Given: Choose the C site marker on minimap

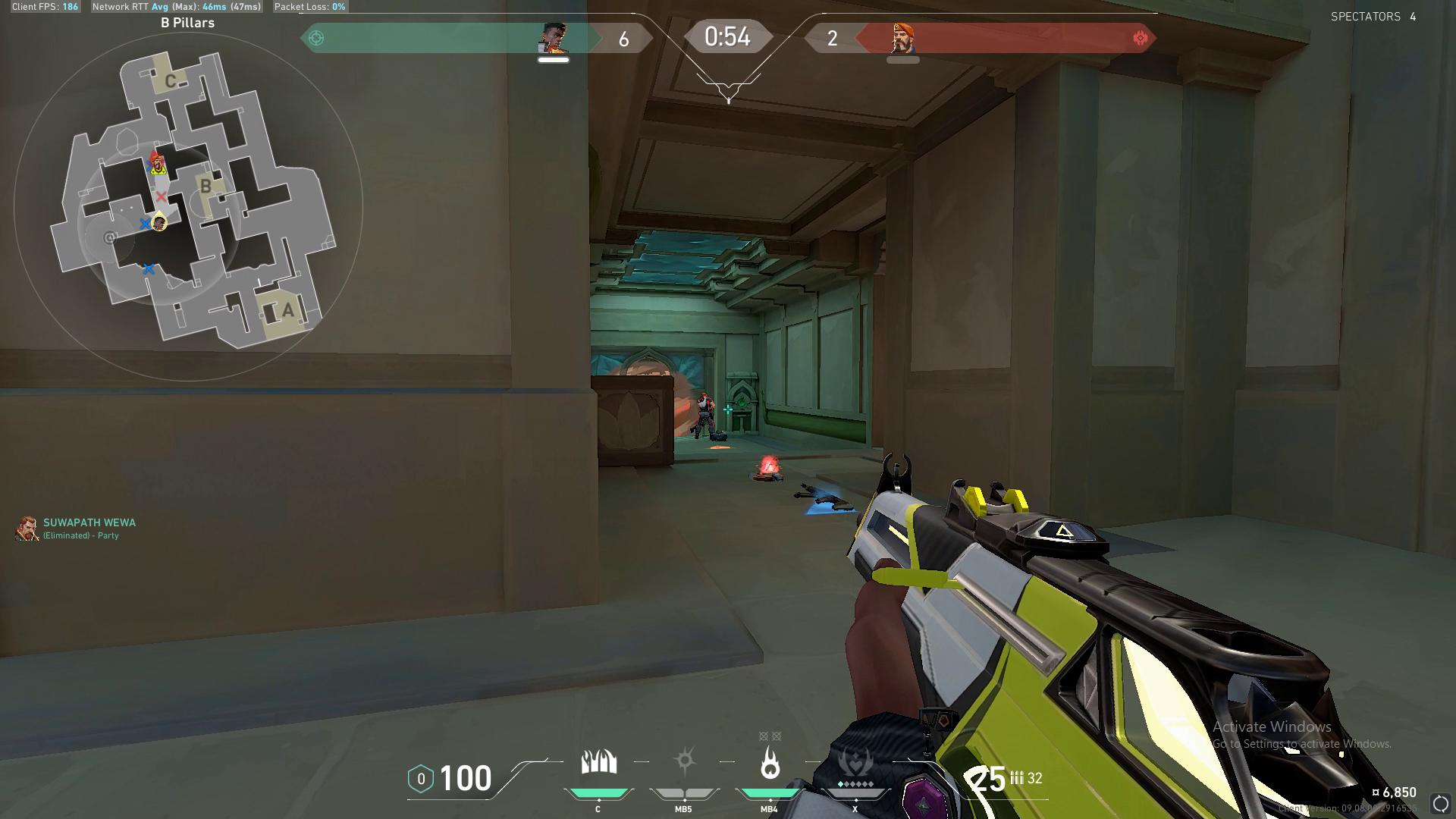Looking at the screenshot, I should [x=171, y=80].
